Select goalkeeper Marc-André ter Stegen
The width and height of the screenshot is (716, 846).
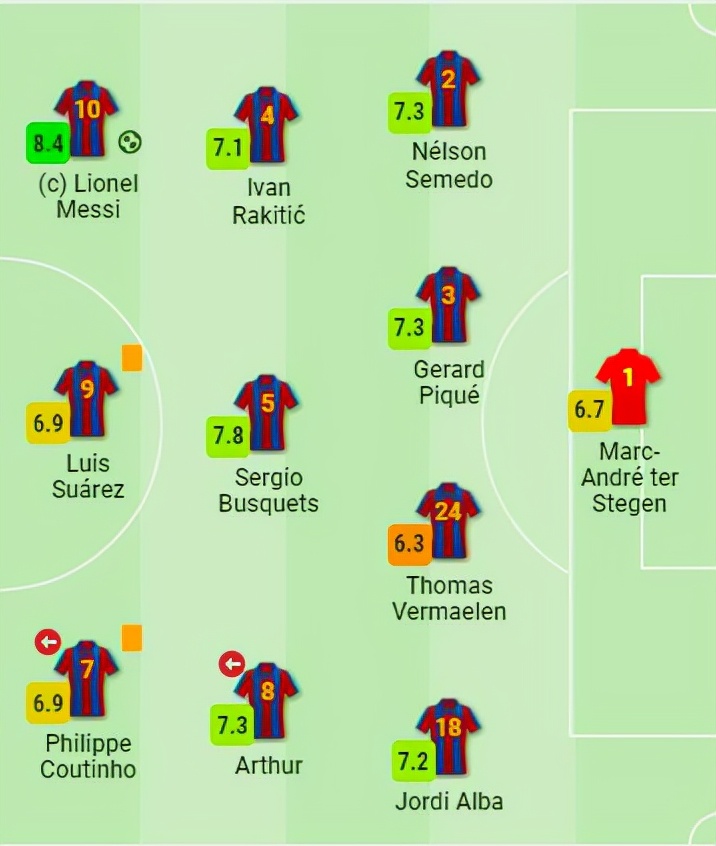coord(628,387)
